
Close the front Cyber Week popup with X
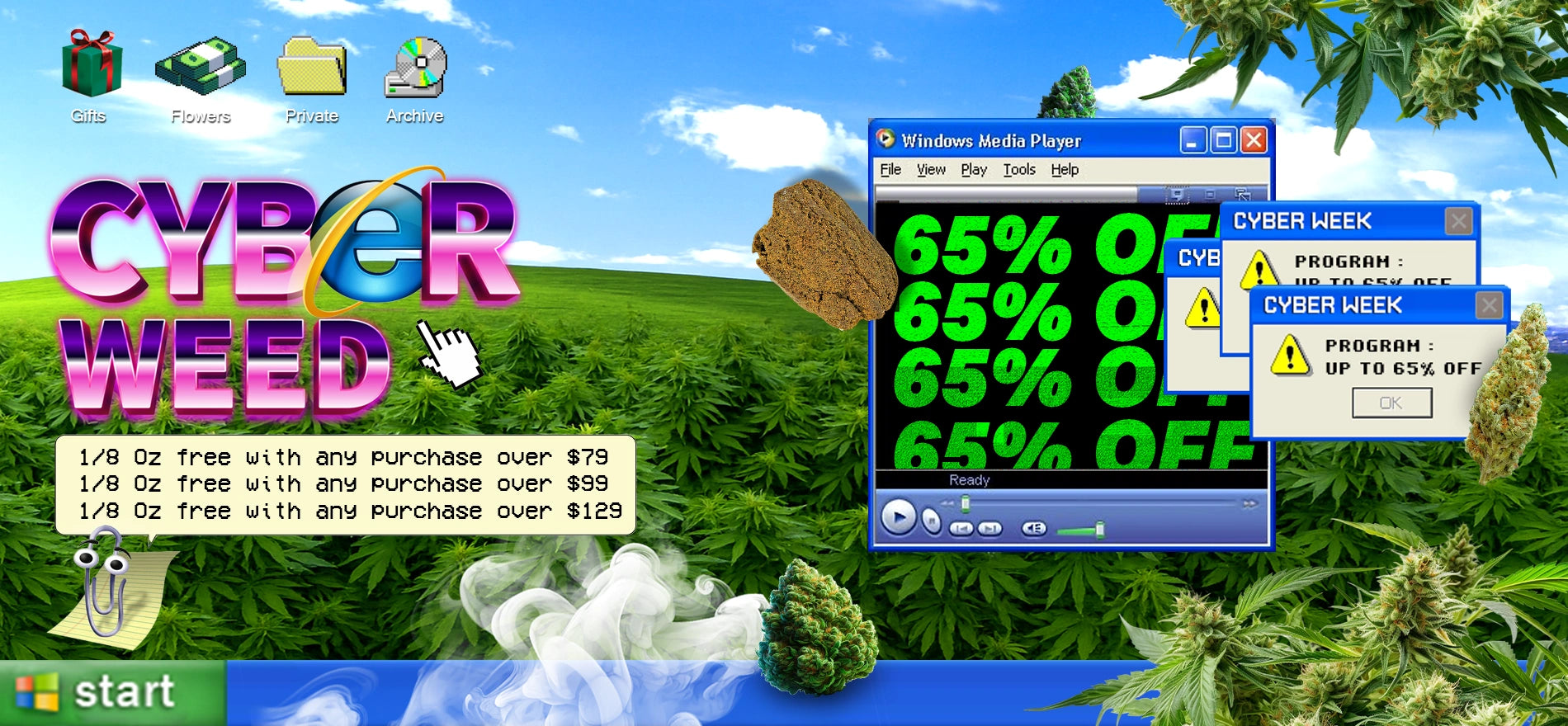click(1489, 306)
